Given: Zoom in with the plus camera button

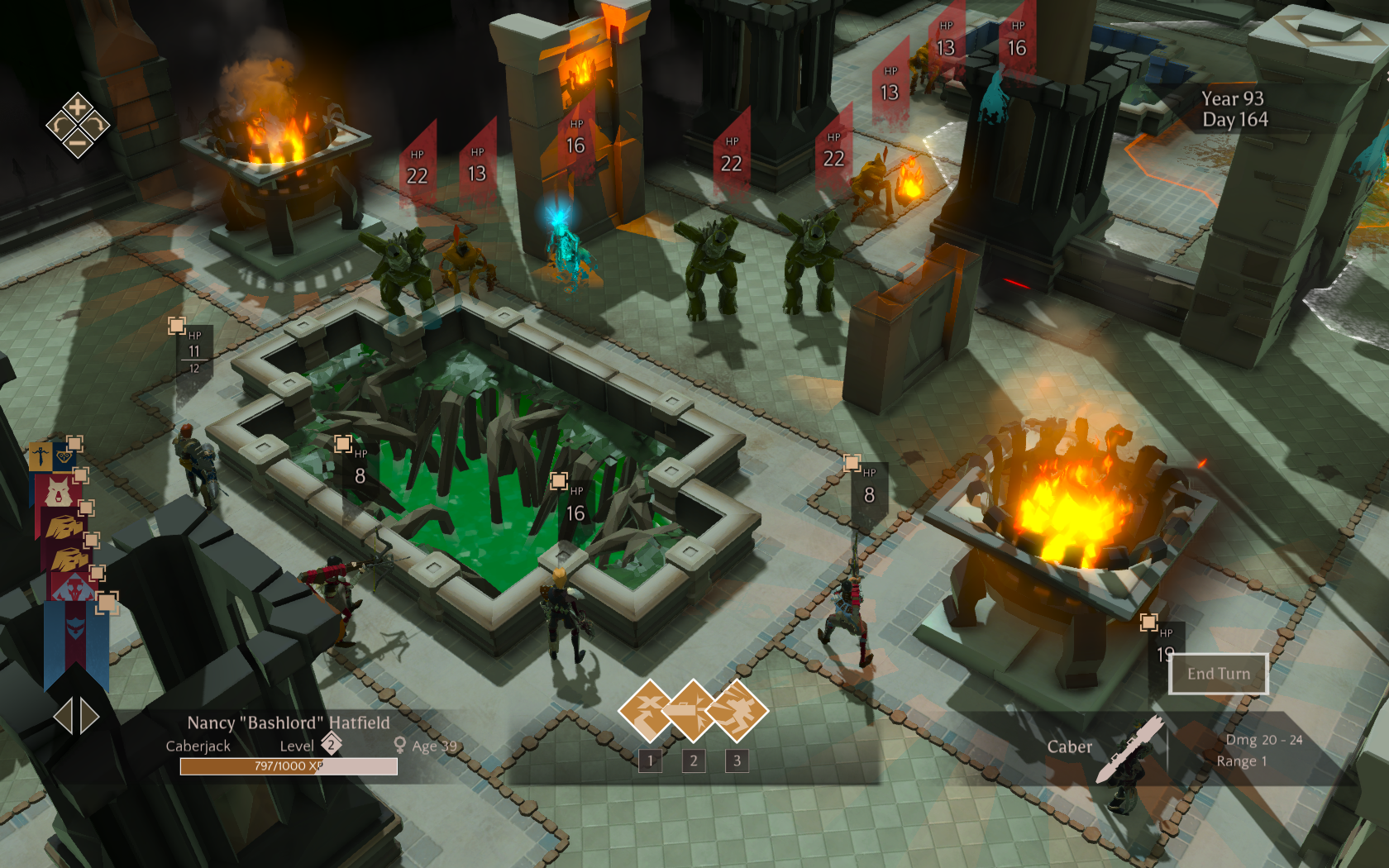Looking at the screenshot, I should (77, 107).
